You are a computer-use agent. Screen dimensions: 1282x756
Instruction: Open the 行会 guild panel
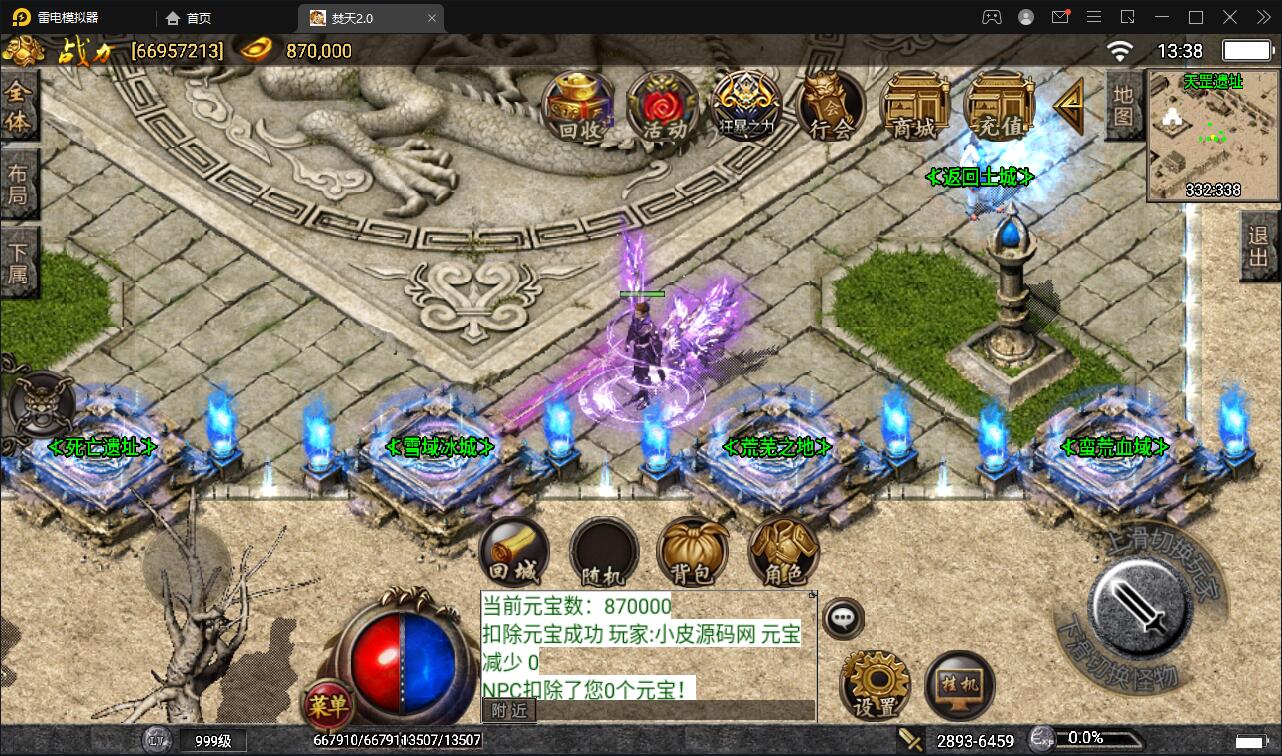point(829,105)
